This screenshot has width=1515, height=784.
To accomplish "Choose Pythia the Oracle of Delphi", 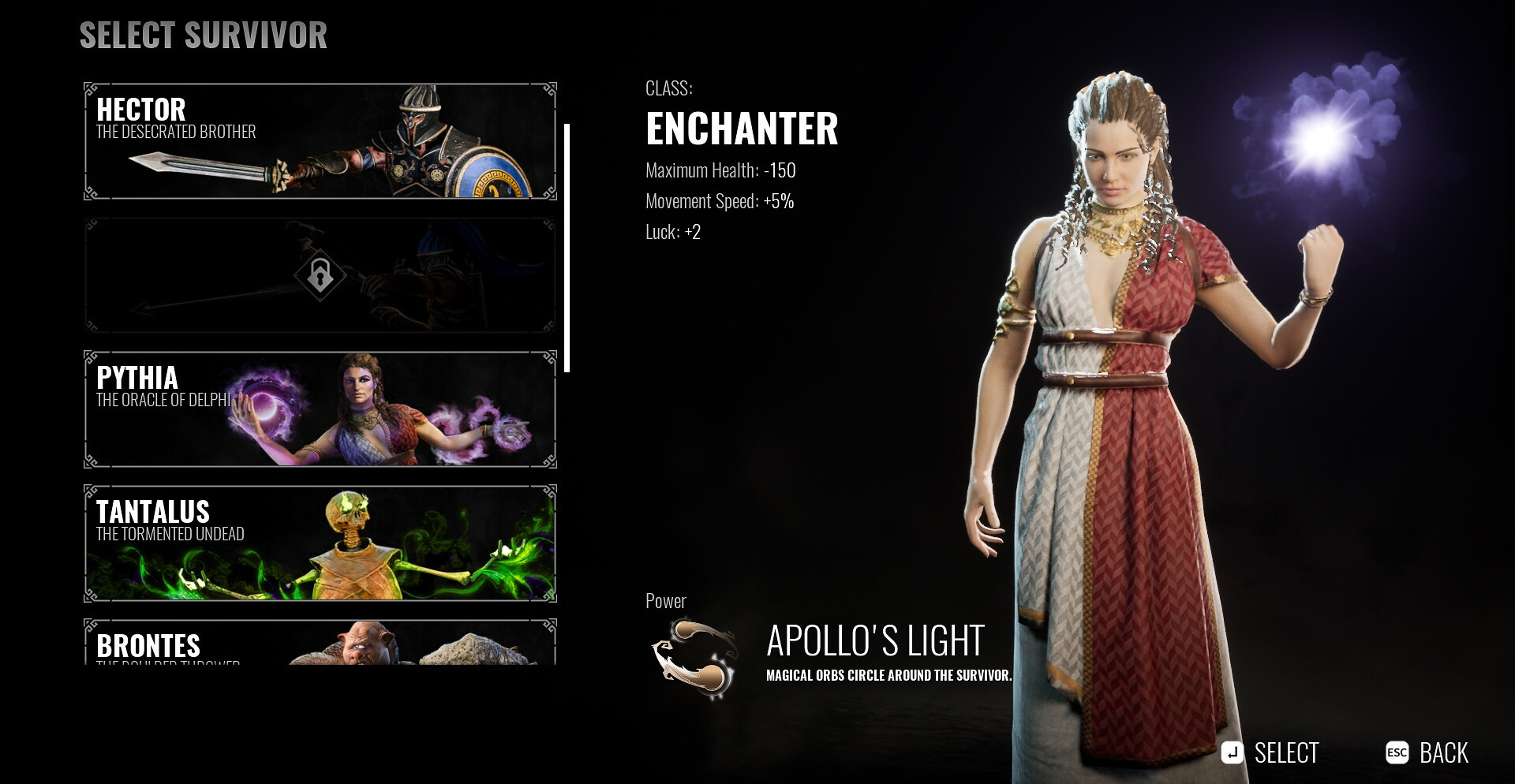I will coord(320,409).
